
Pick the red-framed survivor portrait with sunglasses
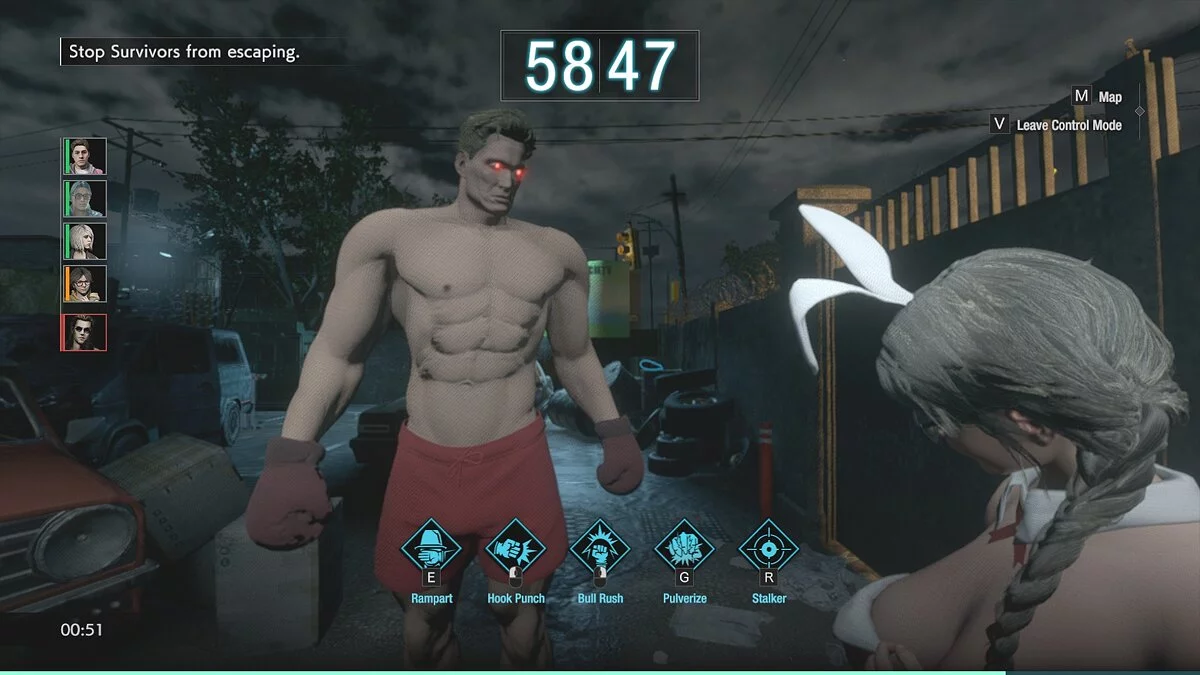point(85,331)
